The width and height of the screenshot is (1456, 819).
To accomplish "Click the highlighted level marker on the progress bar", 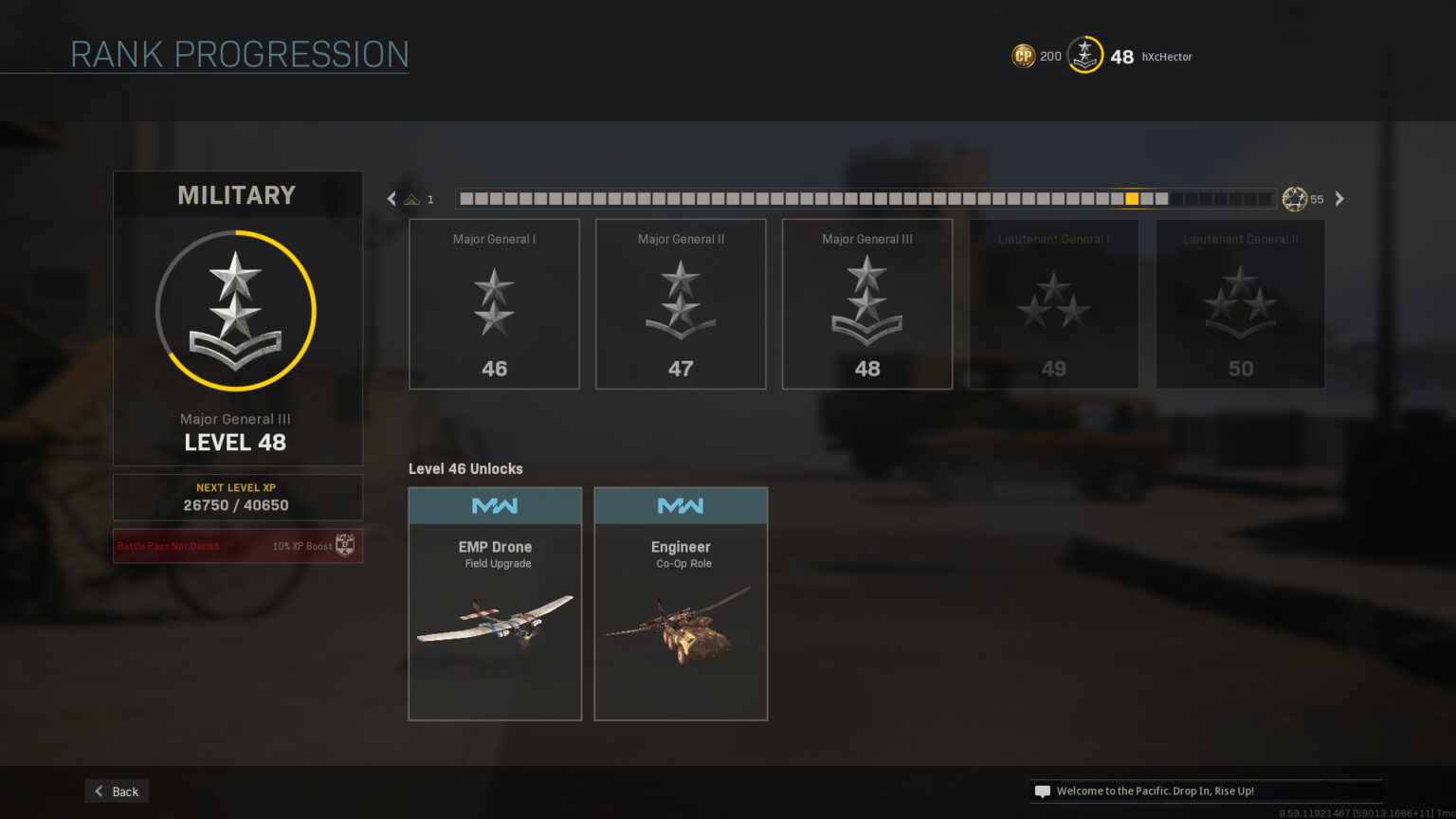I will point(1134,198).
